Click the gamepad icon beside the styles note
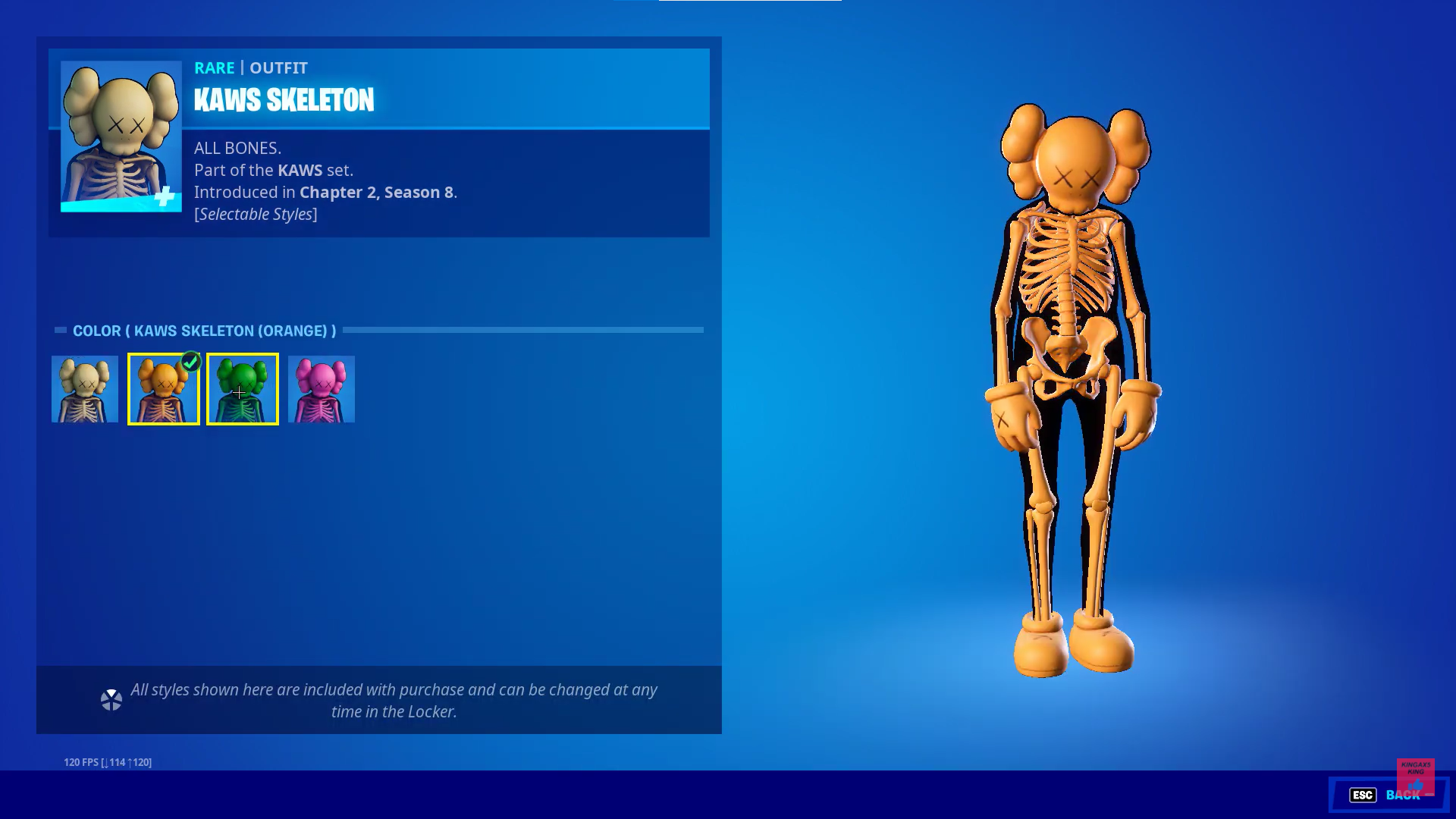 (112, 699)
